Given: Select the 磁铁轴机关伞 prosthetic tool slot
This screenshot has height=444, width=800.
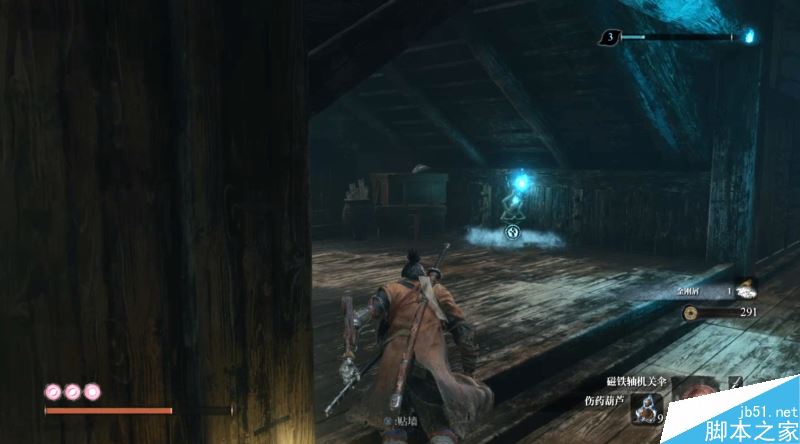Looking at the screenshot, I should tap(699, 384).
